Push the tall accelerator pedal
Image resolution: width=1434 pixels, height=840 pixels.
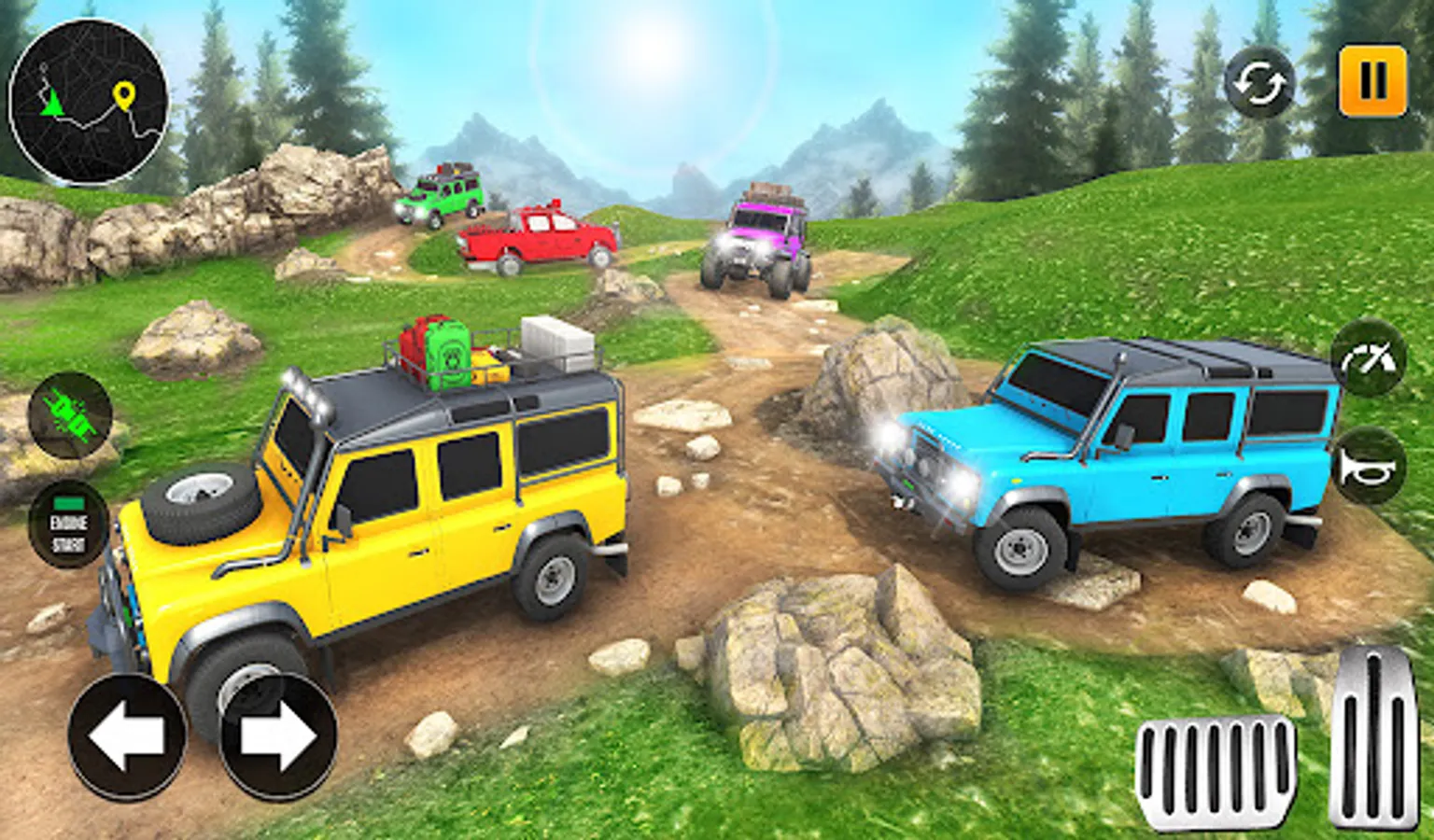[x=1372, y=737]
